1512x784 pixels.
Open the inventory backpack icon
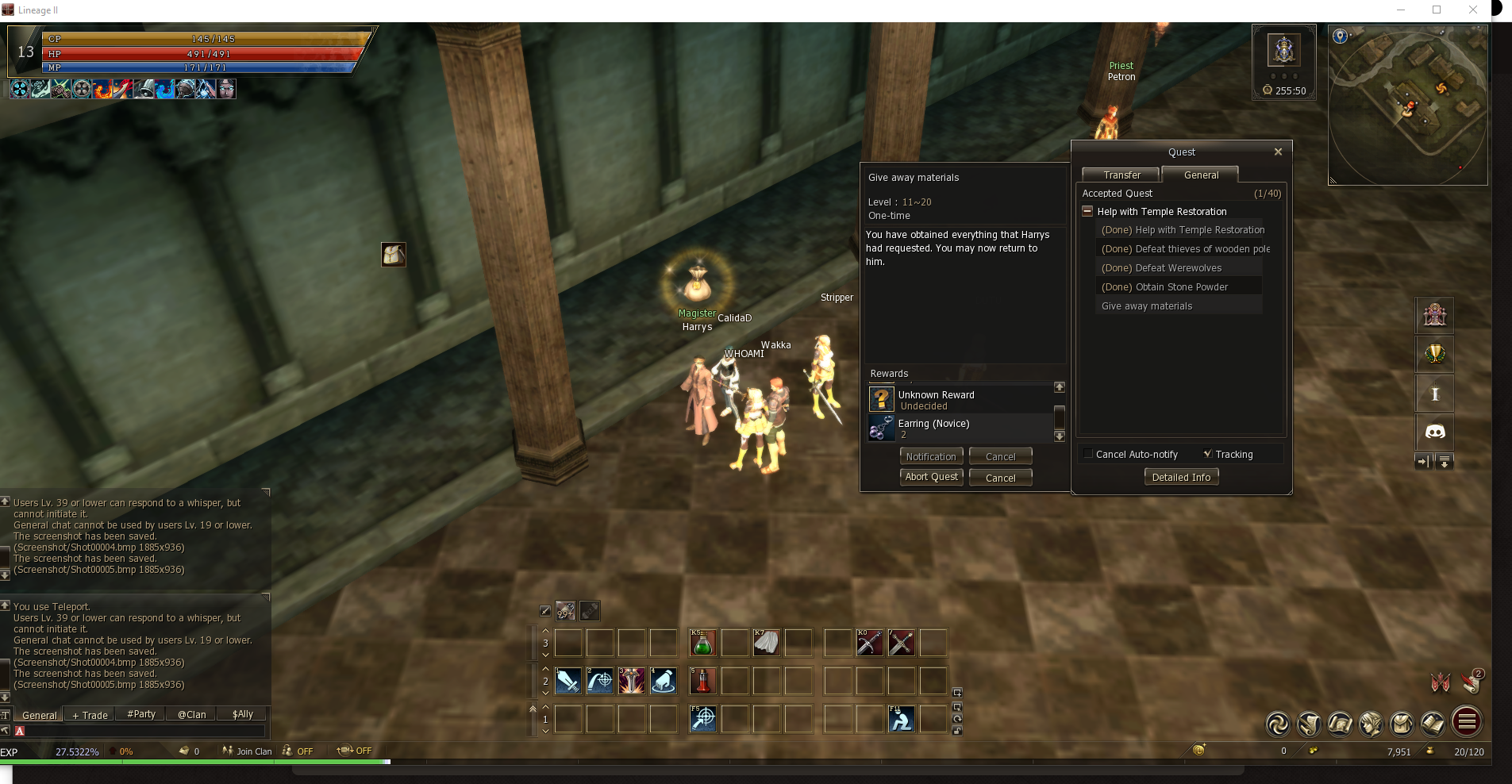point(1402,723)
